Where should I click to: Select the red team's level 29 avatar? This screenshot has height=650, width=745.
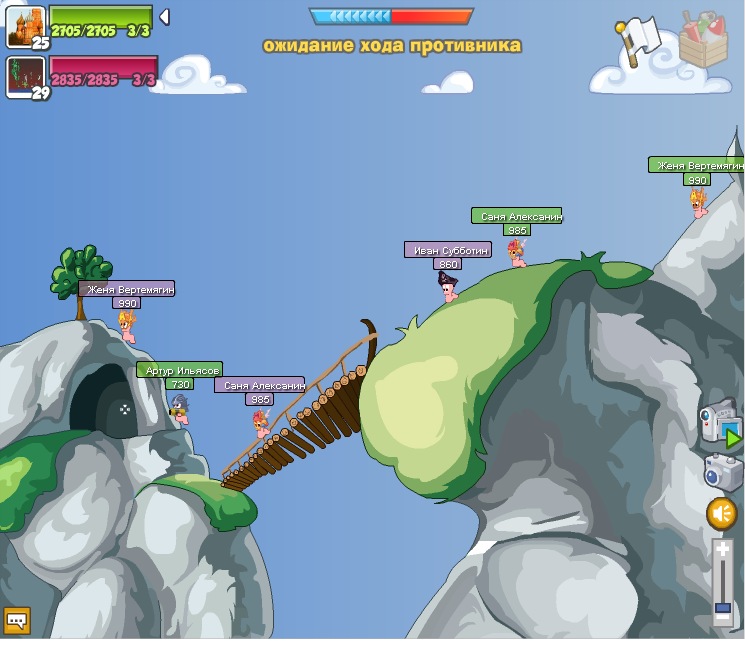tap(25, 76)
